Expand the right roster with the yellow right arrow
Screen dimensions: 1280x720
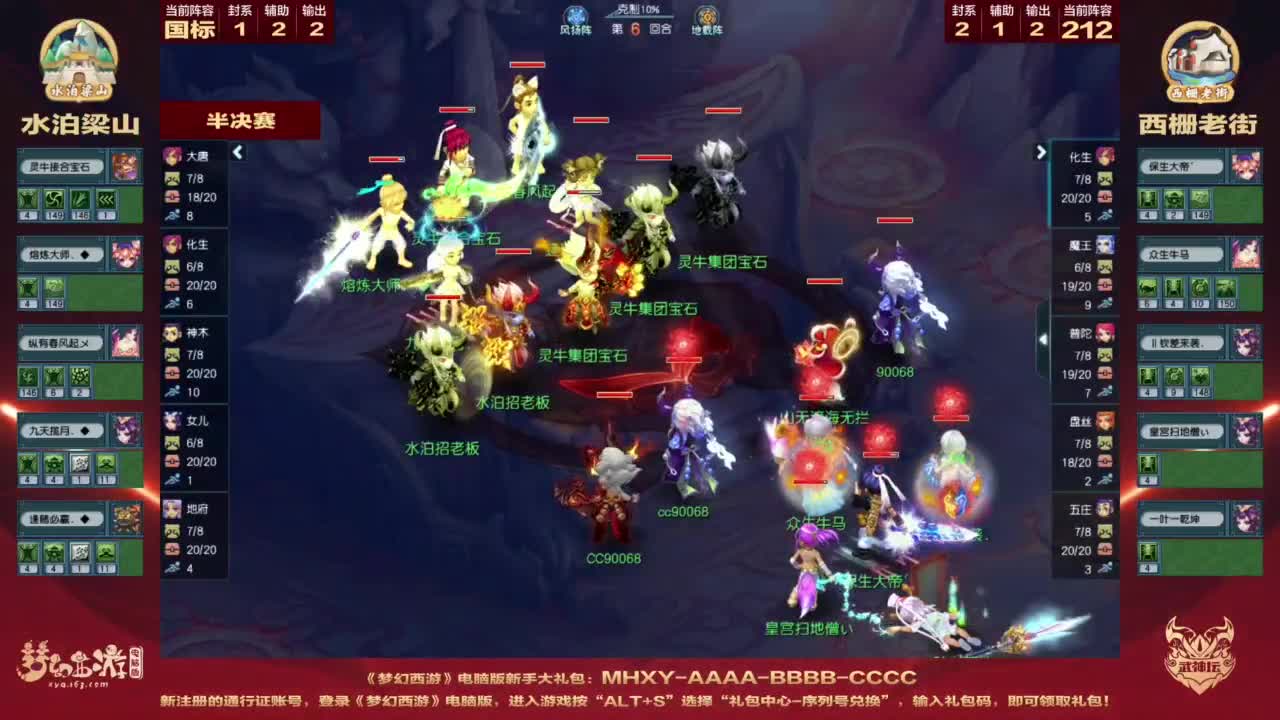(x=1040, y=150)
